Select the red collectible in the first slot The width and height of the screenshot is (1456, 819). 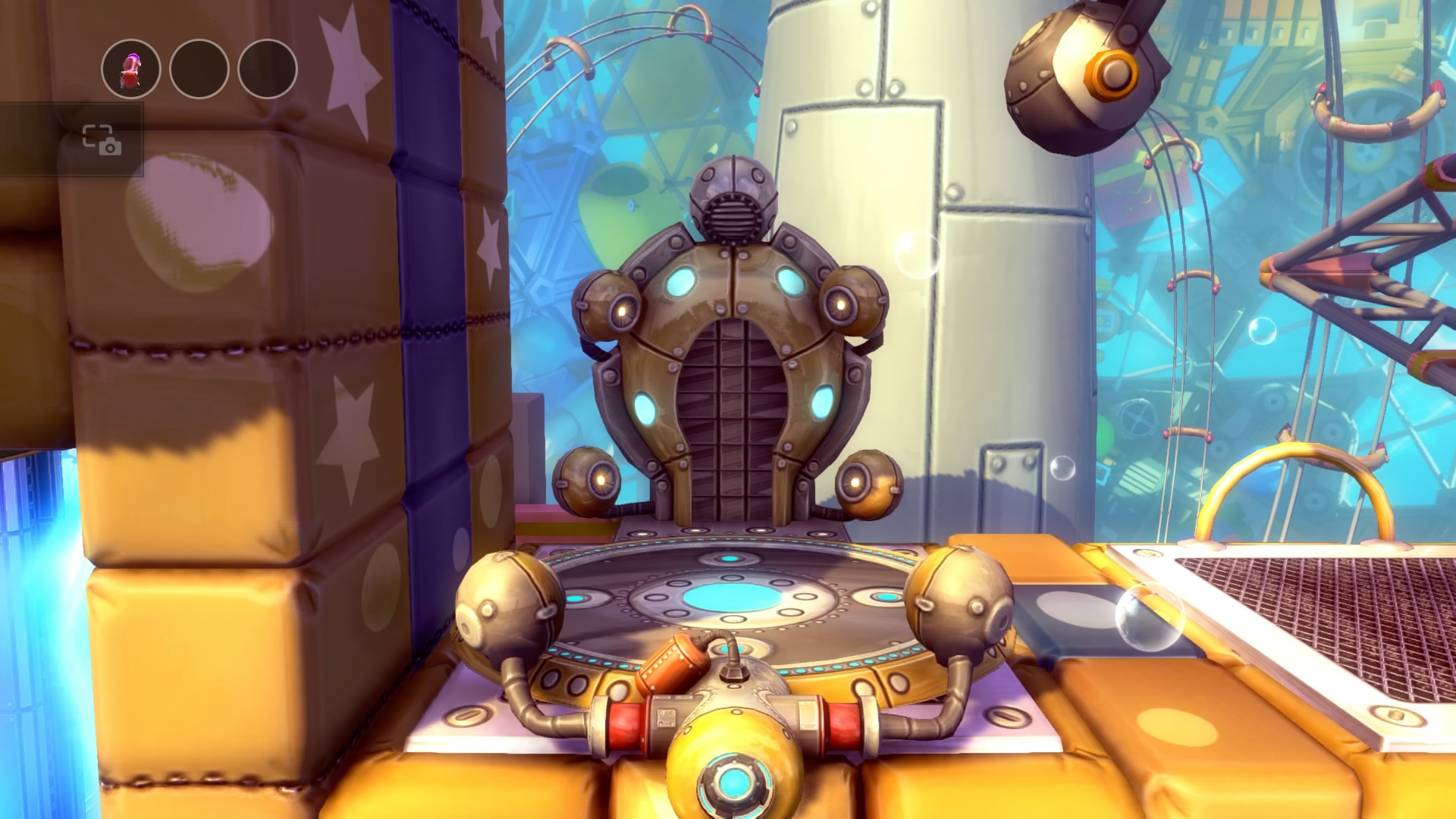tap(129, 68)
